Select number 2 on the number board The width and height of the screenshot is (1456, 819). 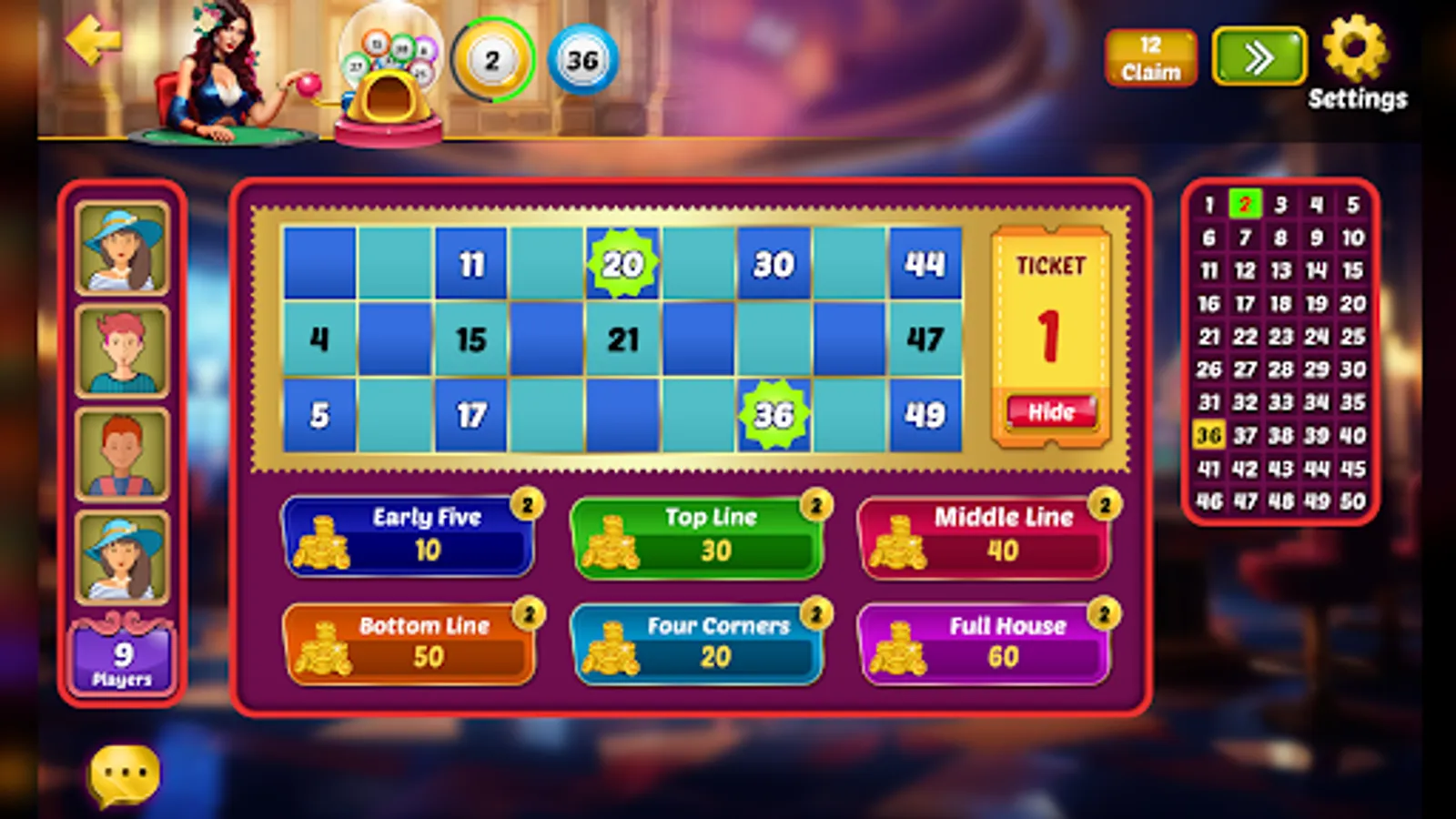(x=1245, y=205)
